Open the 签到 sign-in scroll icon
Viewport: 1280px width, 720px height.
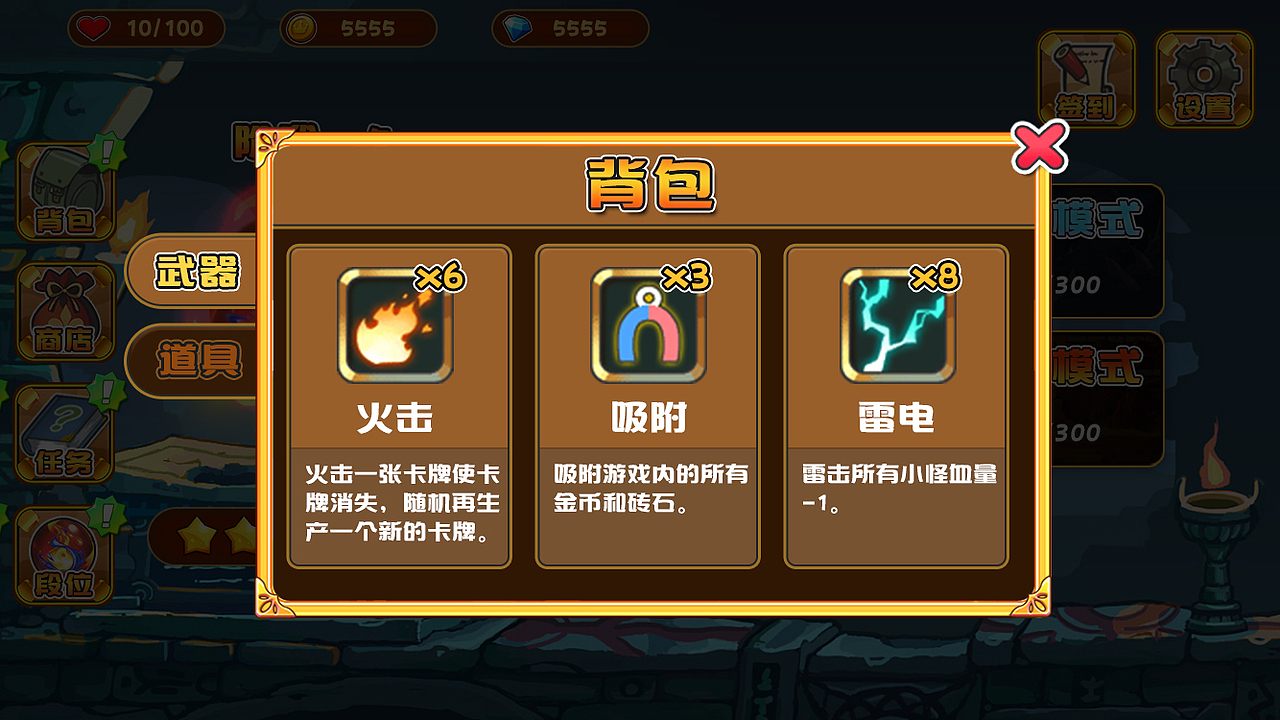click(x=1086, y=78)
